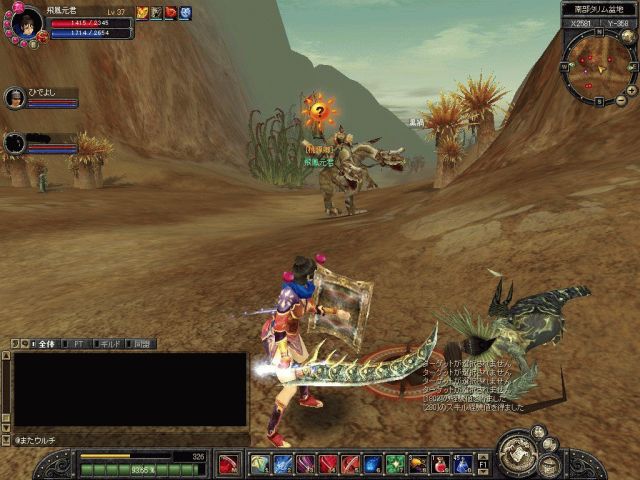The height and width of the screenshot is (480, 640).
Task: Click own character portrait 飛鳳元君
Action: coord(29,21)
